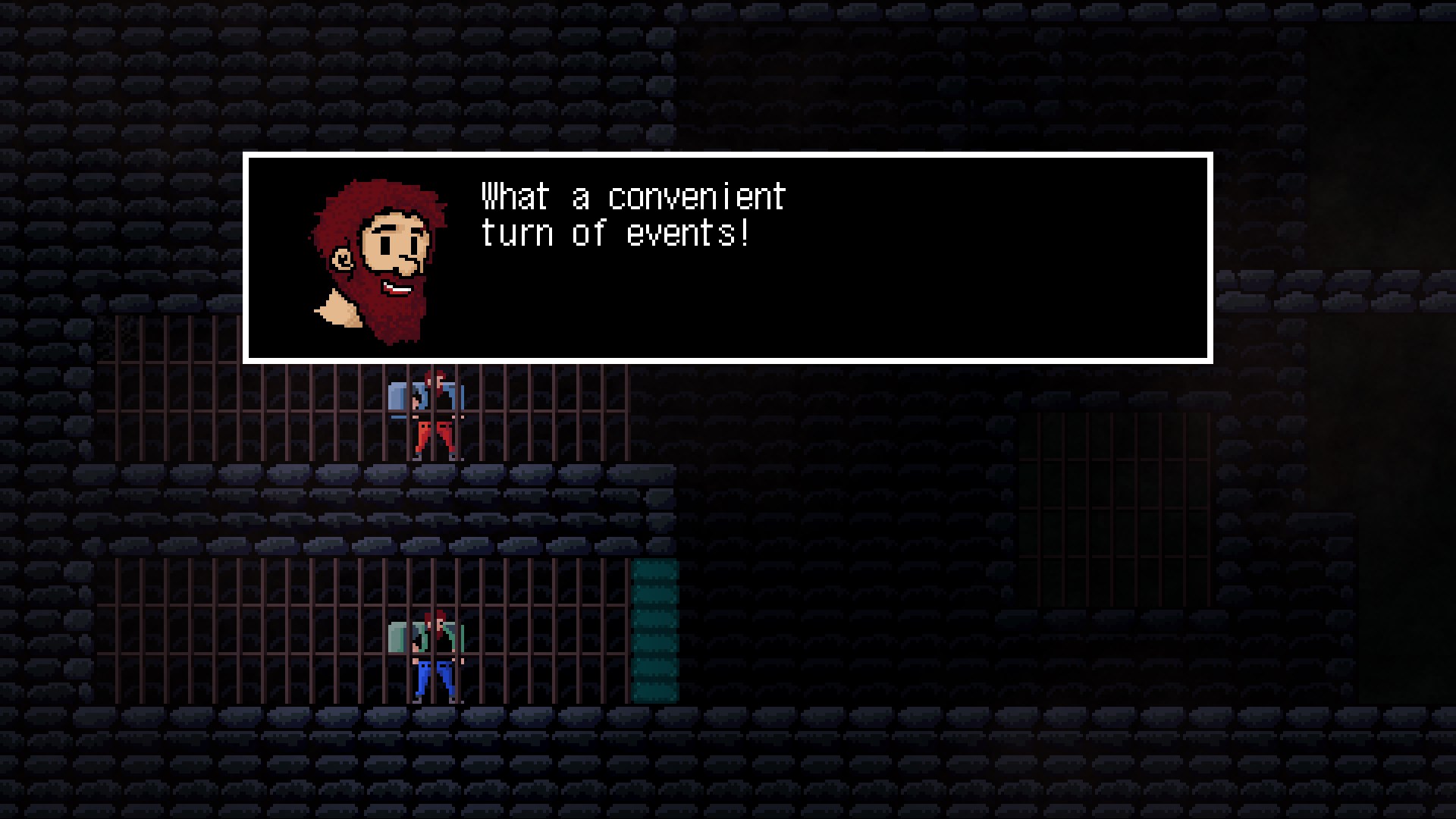Click the smiling mouth of the portrait
This screenshot has height=819, width=1456.
[397, 287]
